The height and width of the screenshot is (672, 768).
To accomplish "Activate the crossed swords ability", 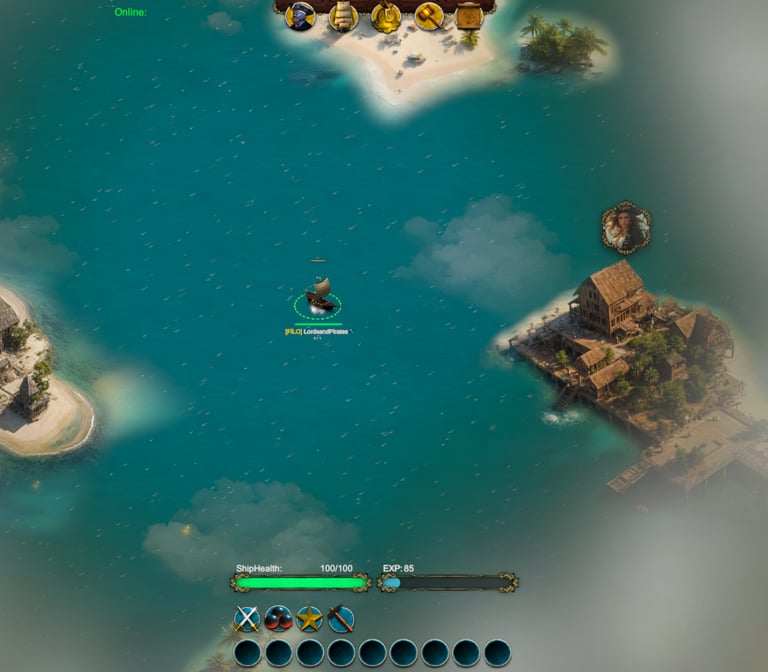I will pyautogui.click(x=247, y=619).
